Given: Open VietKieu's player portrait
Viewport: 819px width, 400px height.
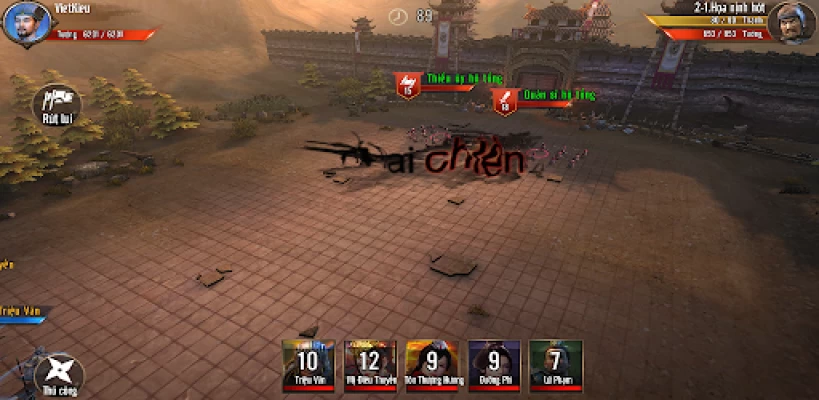Looking at the screenshot, I should pos(26,24).
